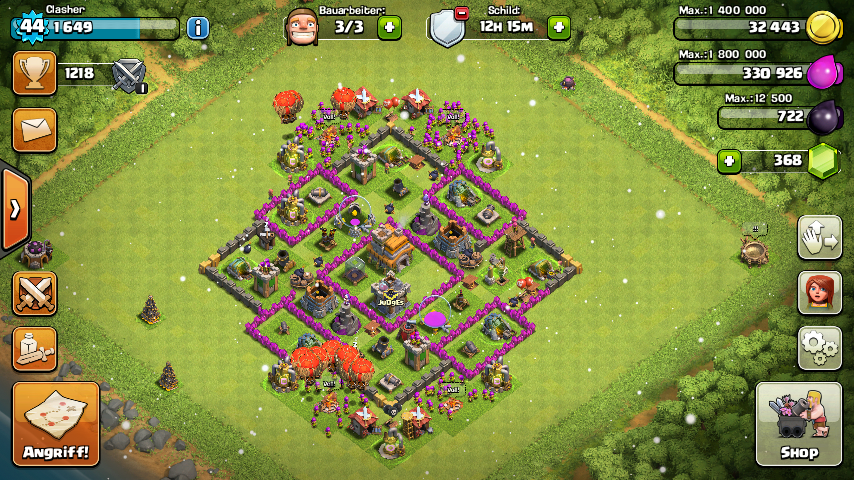The height and width of the screenshot is (480, 854).
Task: Open the Shop
Action: pyautogui.click(x=798, y=424)
